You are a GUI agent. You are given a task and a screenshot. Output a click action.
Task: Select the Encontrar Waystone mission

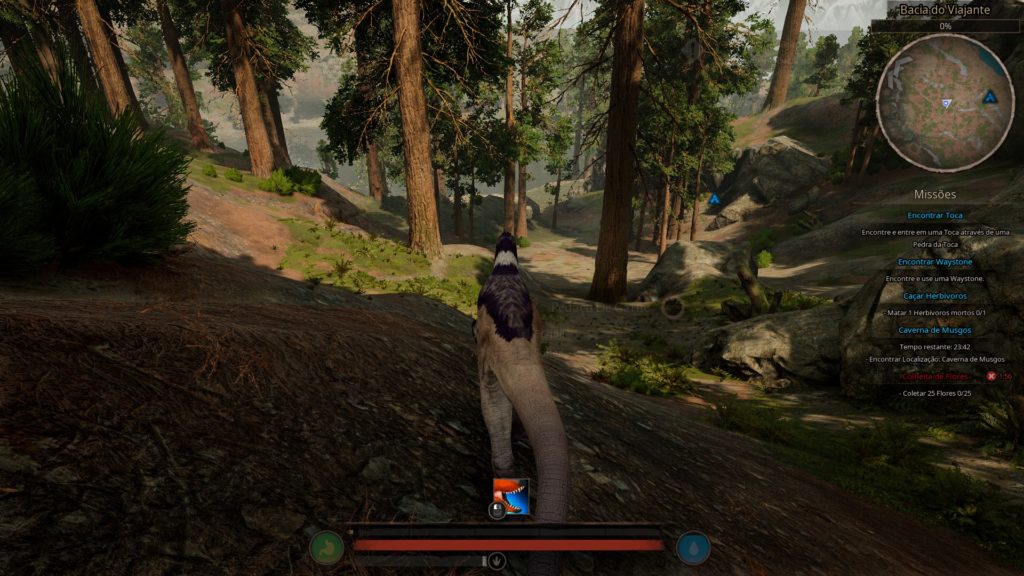point(935,262)
